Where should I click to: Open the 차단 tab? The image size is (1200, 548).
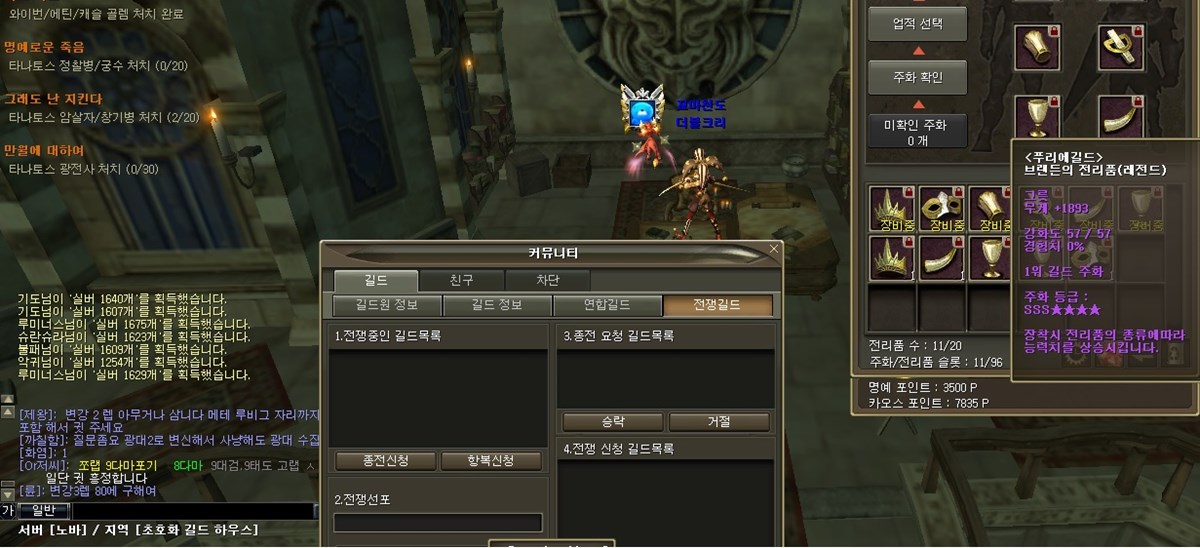pos(547,281)
